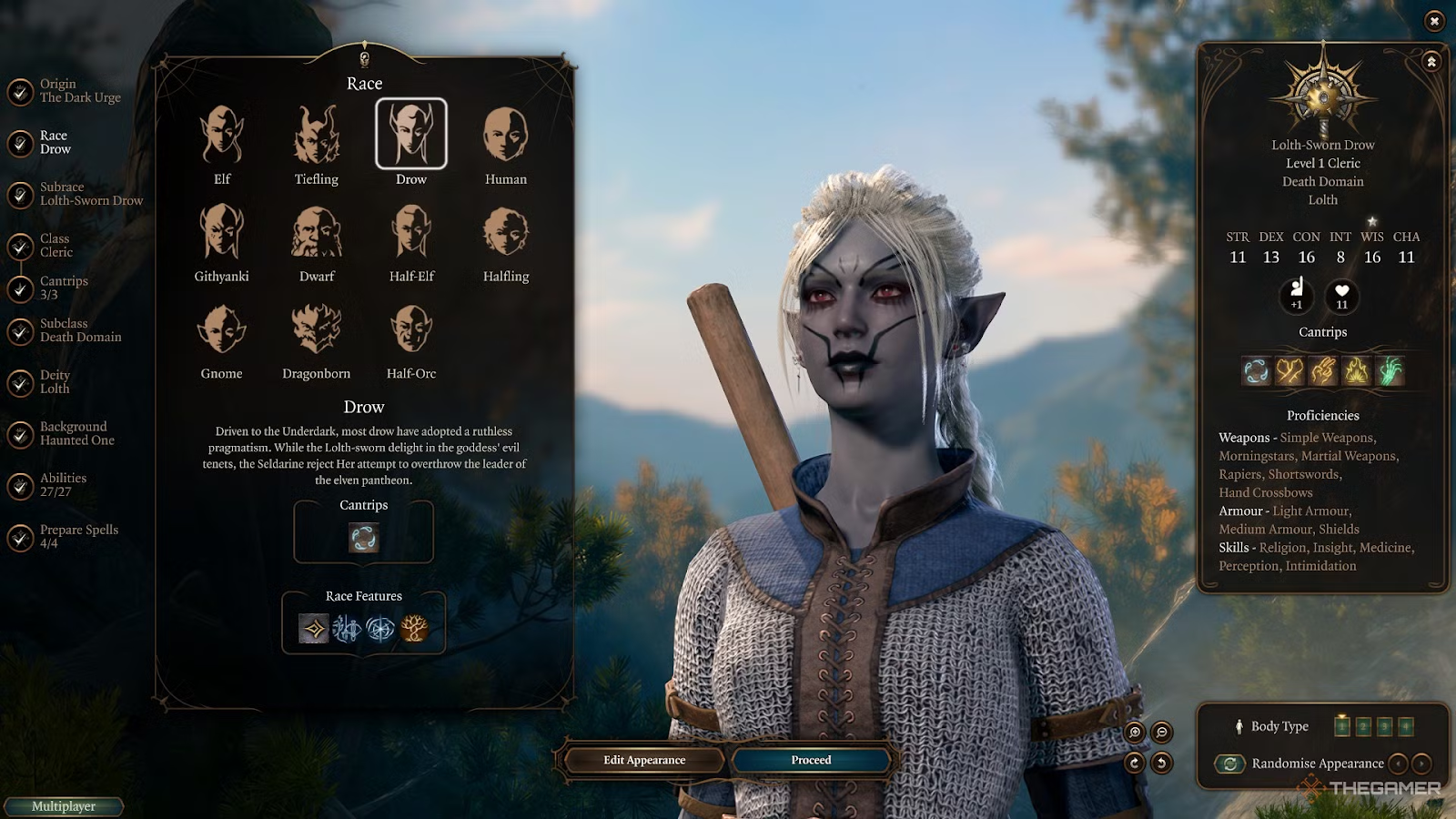Choose the Half-Orc race
The image size is (1456, 819).
pyautogui.click(x=411, y=329)
